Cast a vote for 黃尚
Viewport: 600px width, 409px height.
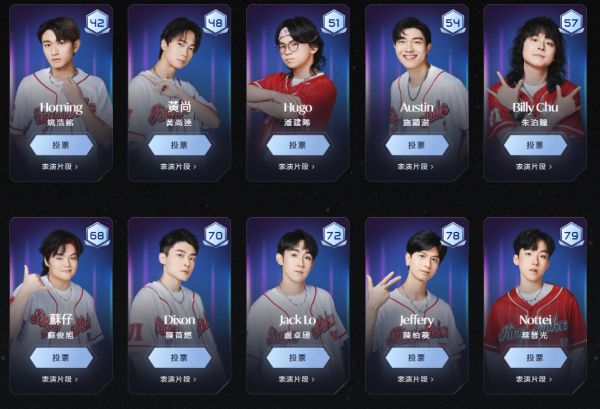[180, 145]
